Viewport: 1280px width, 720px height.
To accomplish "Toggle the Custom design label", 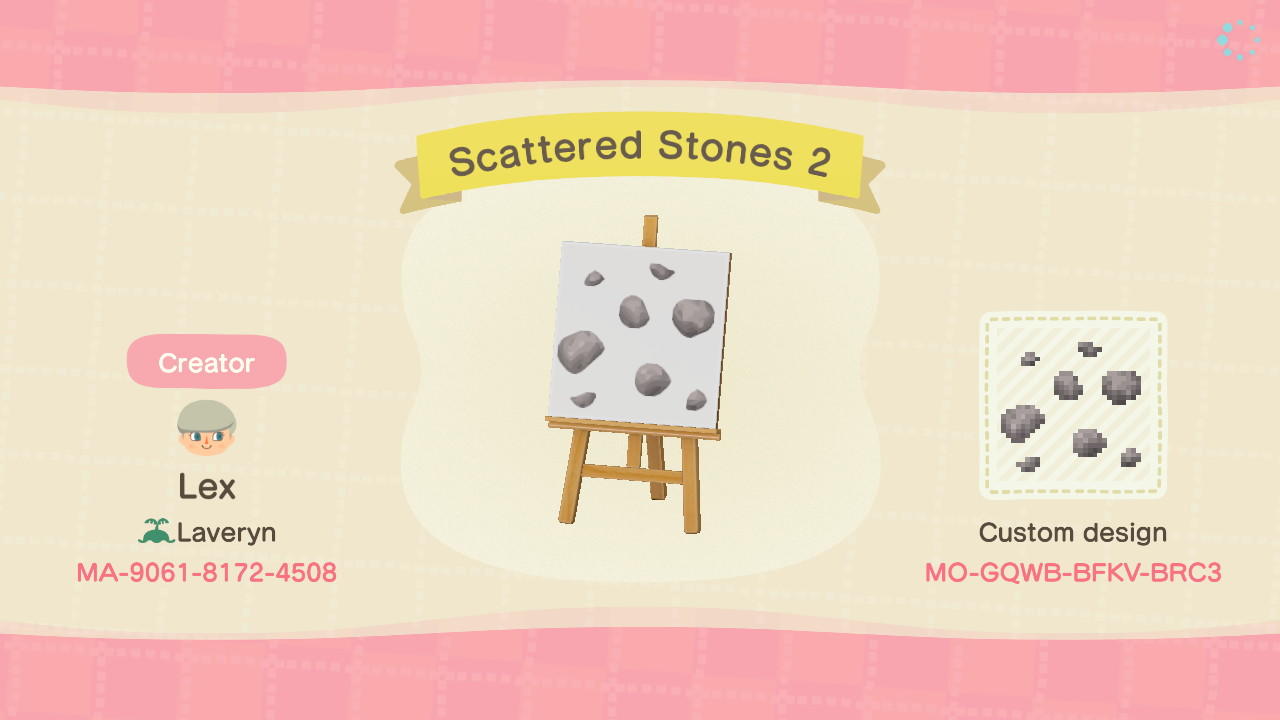I will [1073, 532].
